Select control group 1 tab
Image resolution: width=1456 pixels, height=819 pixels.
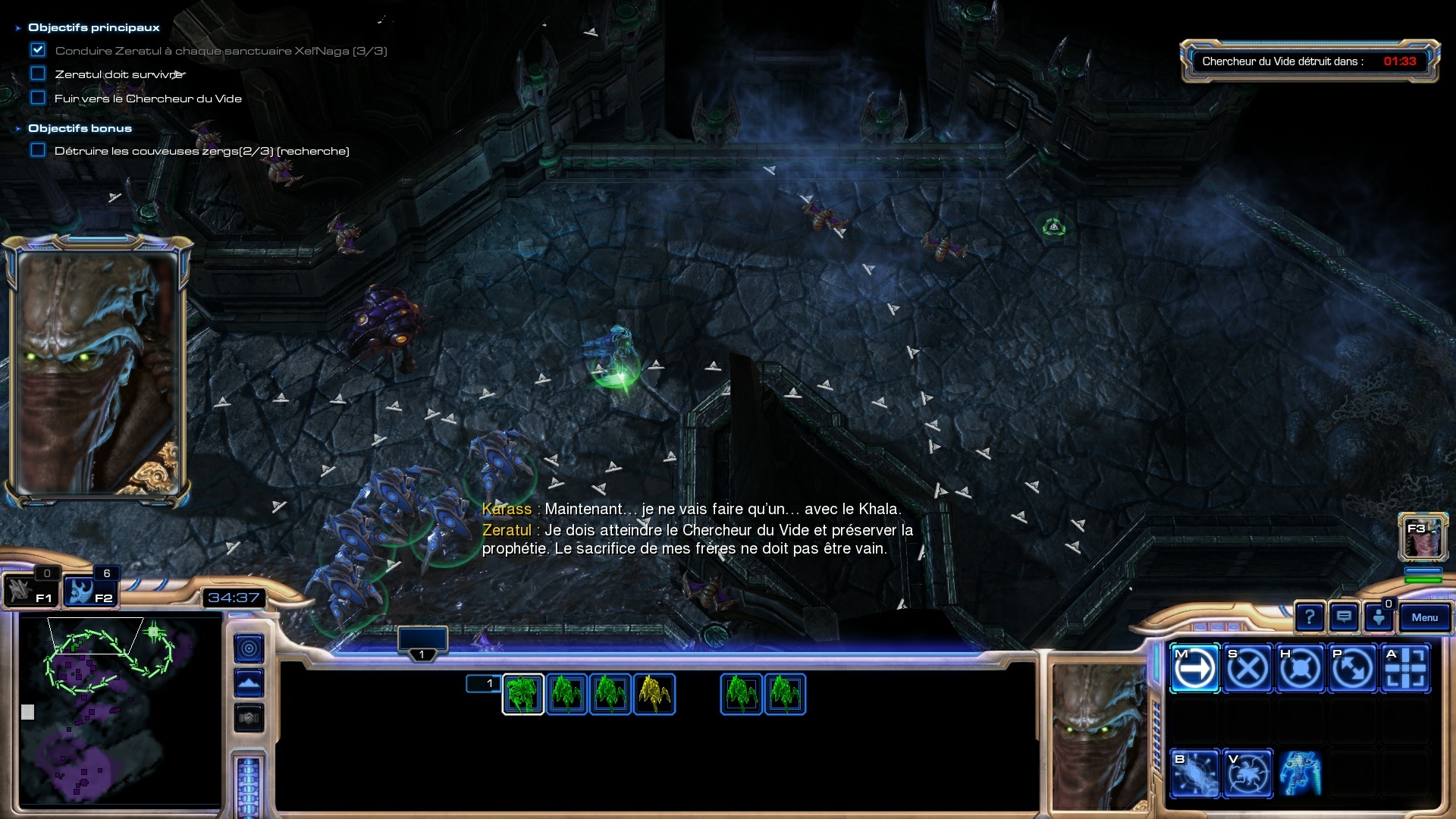(422, 642)
